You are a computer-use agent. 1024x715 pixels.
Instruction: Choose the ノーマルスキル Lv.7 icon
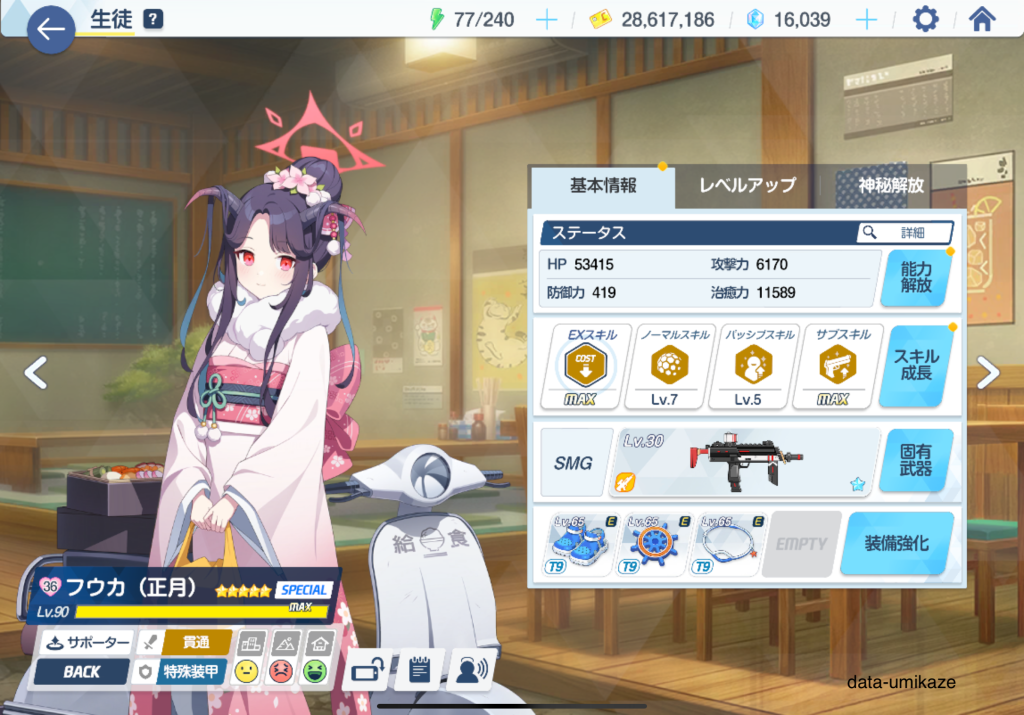point(663,366)
